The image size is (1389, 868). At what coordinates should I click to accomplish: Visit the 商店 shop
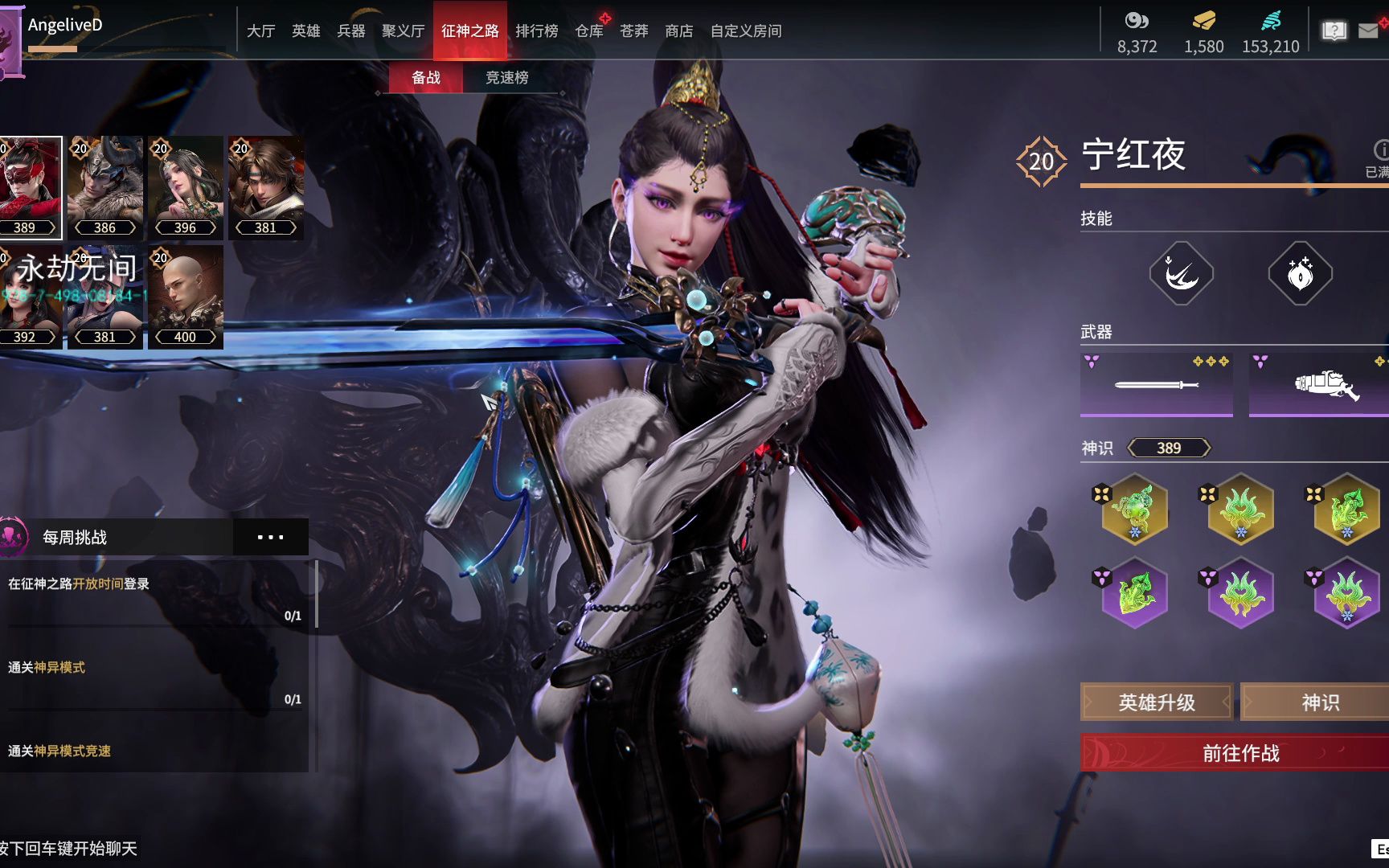(678, 31)
